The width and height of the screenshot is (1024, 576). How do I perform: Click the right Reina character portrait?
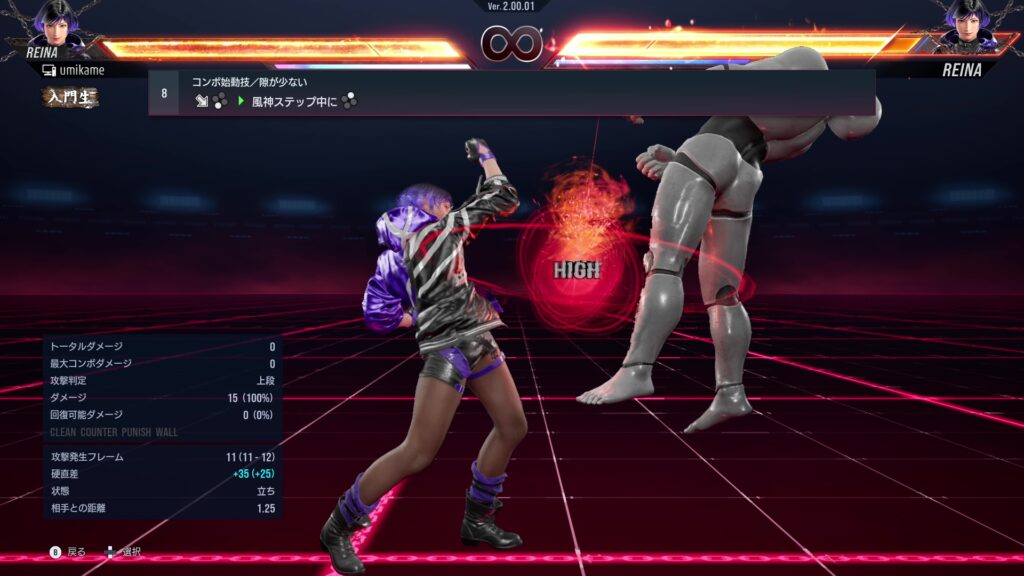pos(966,22)
